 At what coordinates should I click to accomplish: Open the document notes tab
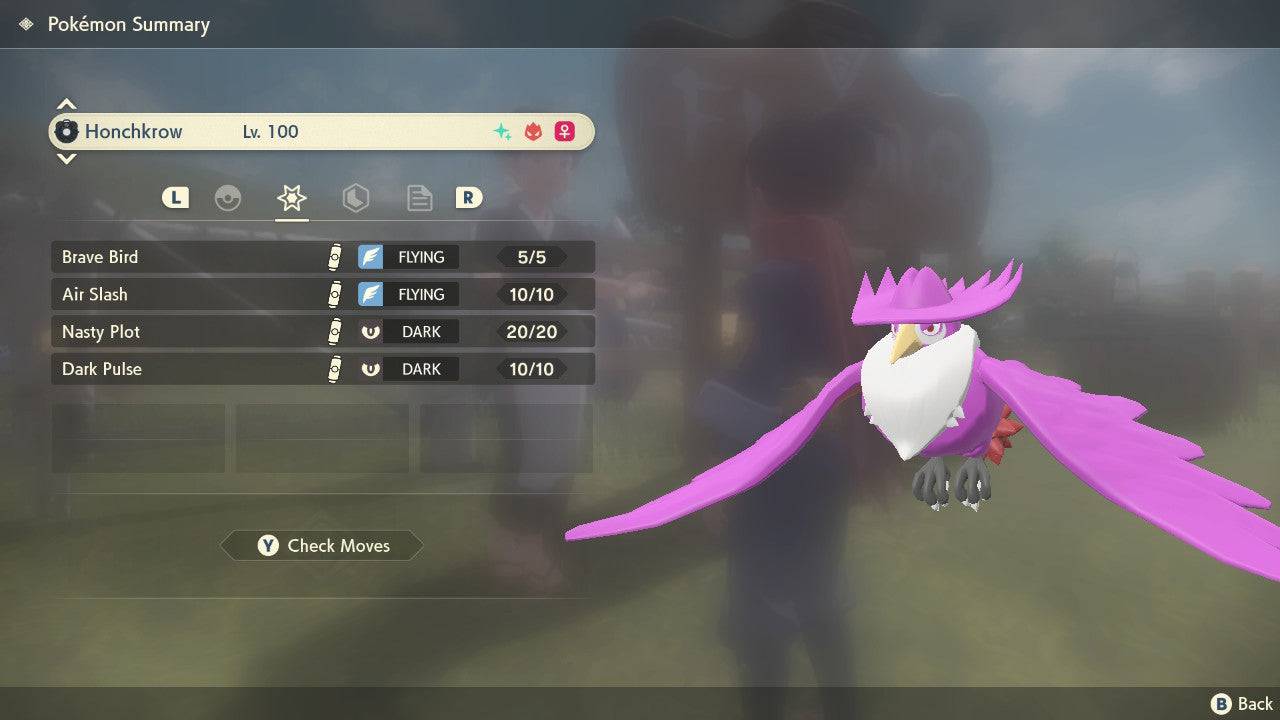(419, 198)
